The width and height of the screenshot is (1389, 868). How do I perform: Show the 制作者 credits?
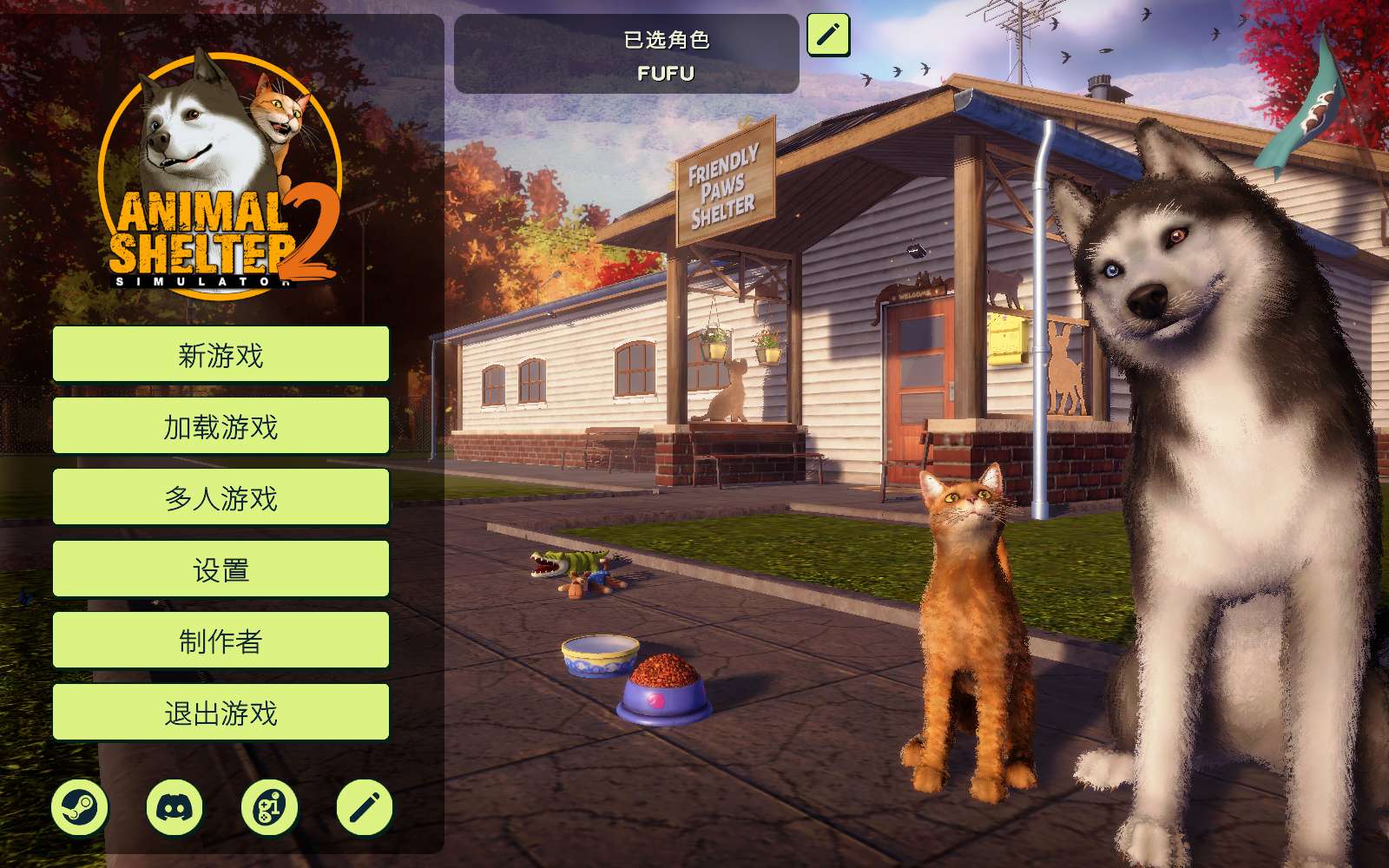(x=221, y=641)
